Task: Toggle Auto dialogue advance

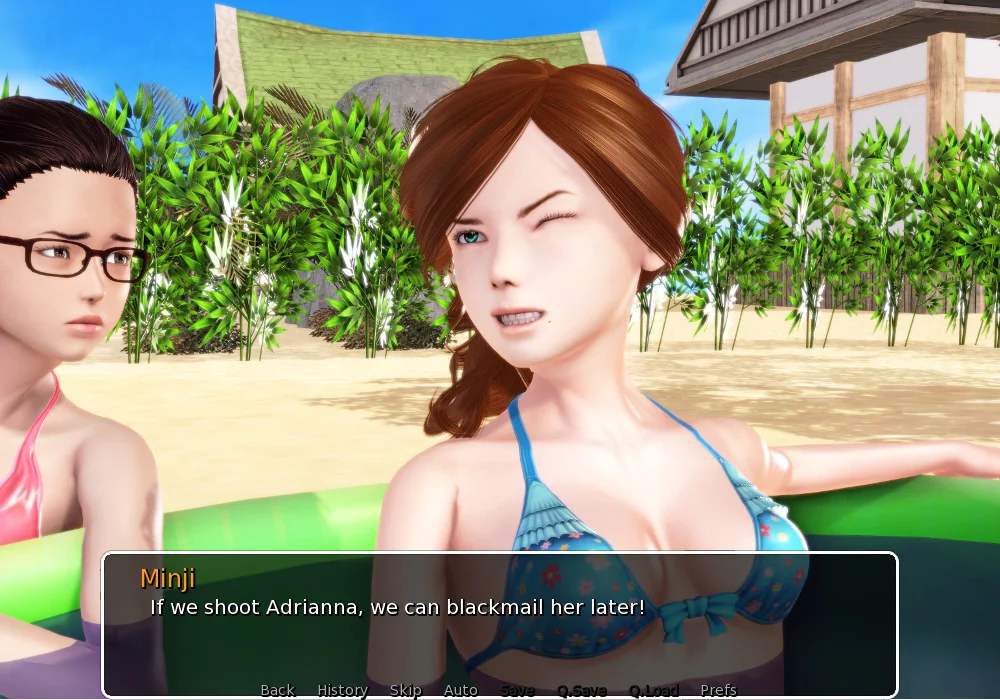Action: (x=460, y=690)
